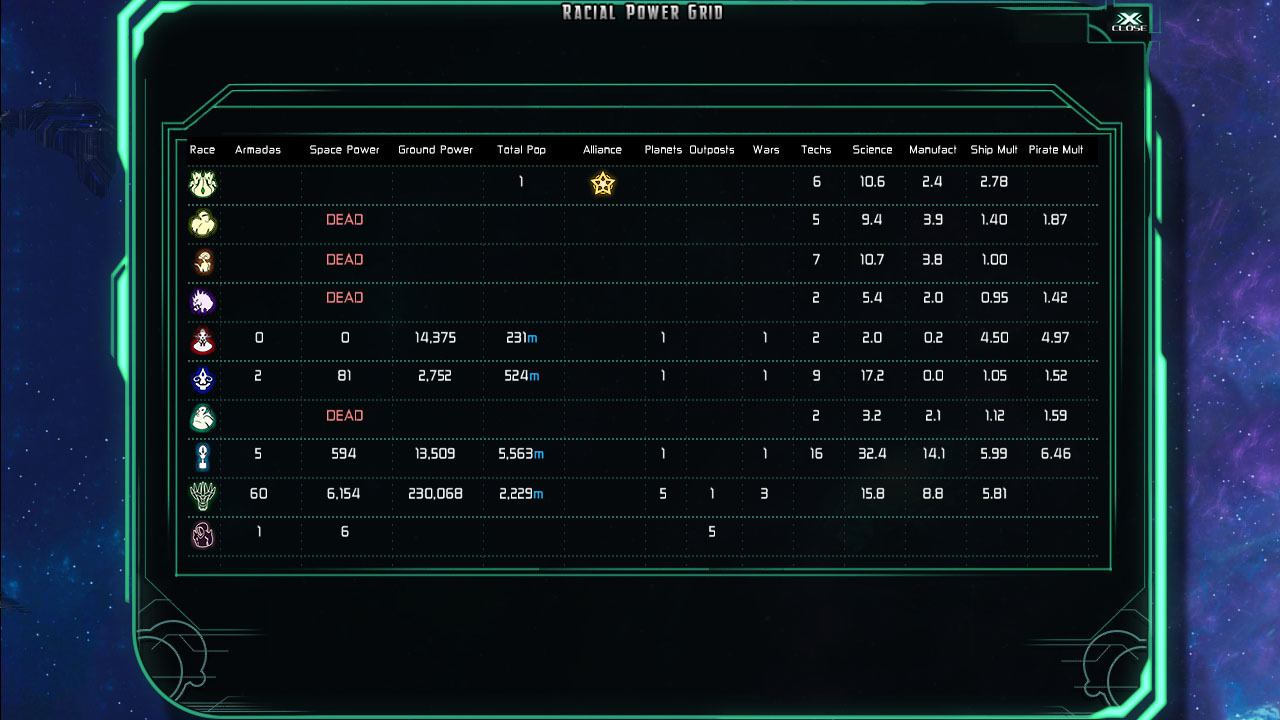The height and width of the screenshot is (720, 1280).
Task: Select the green leafy race icon in the top row
Action: coord(203,183)
